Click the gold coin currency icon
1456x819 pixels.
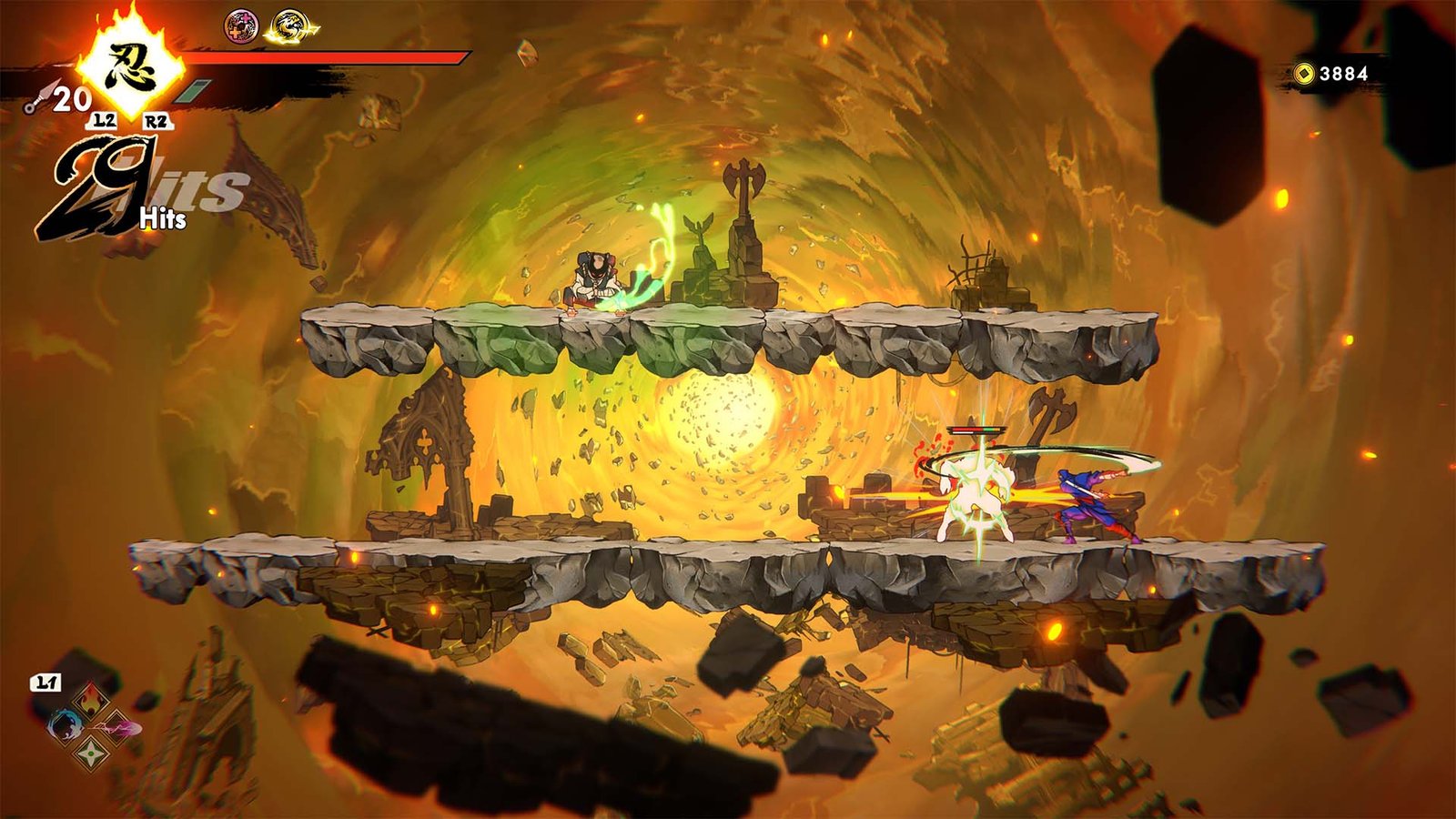[x=1305, y=74]
